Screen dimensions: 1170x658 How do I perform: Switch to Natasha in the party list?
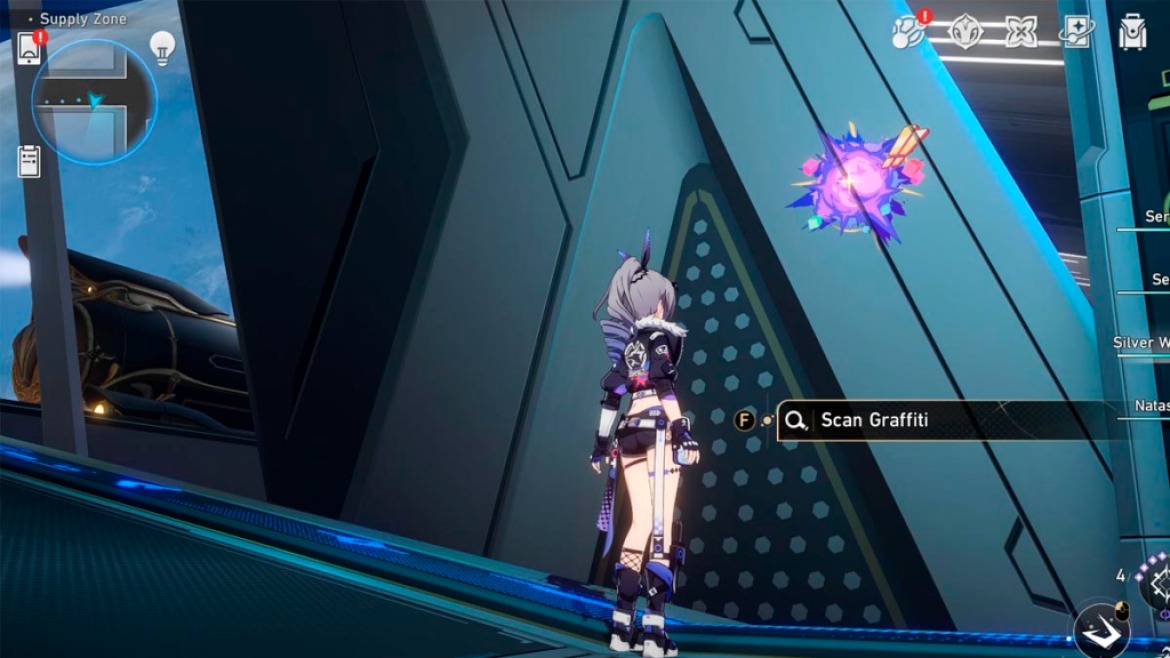tap(1152, 406)
